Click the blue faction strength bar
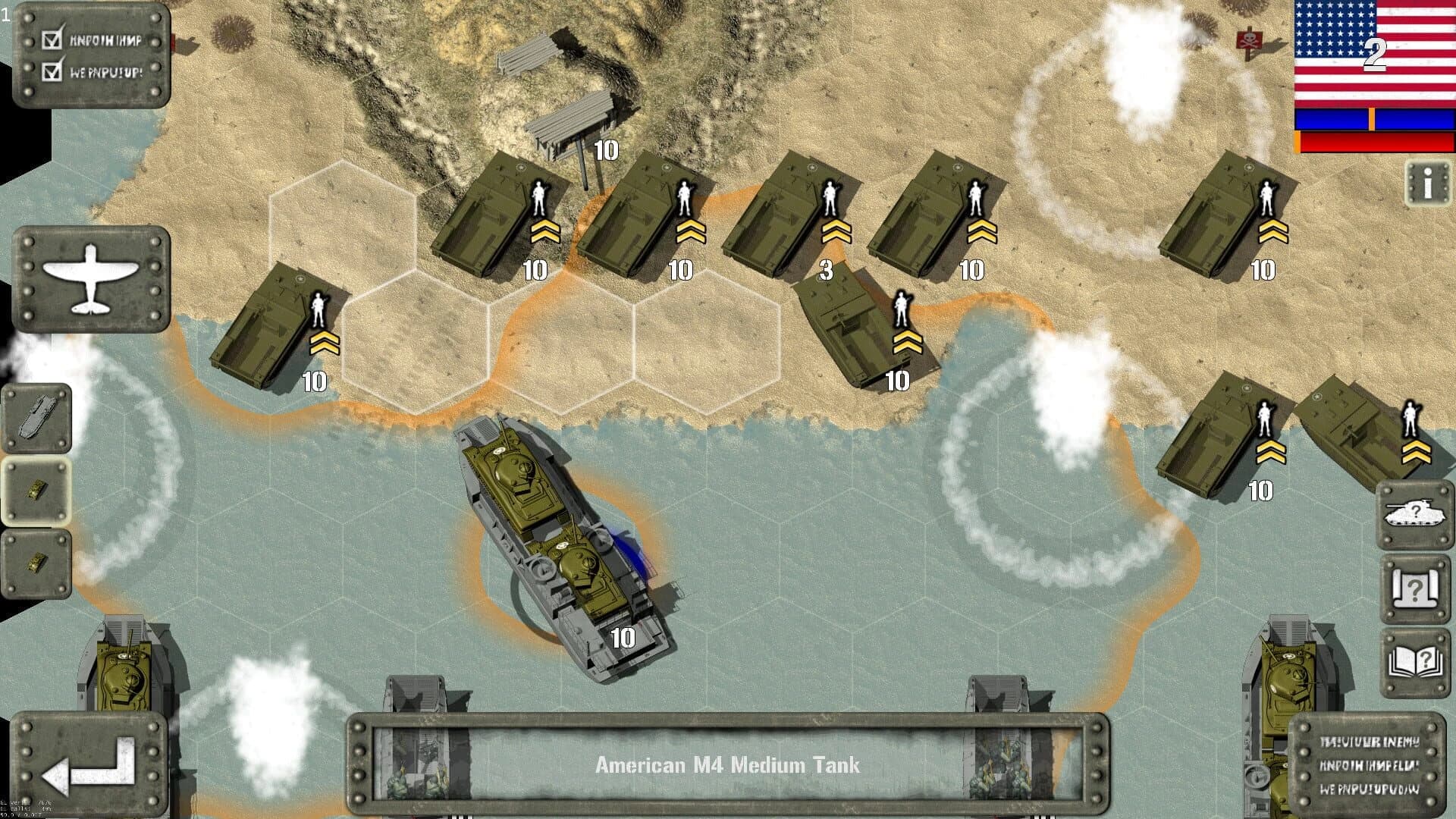 point(1371,120)
